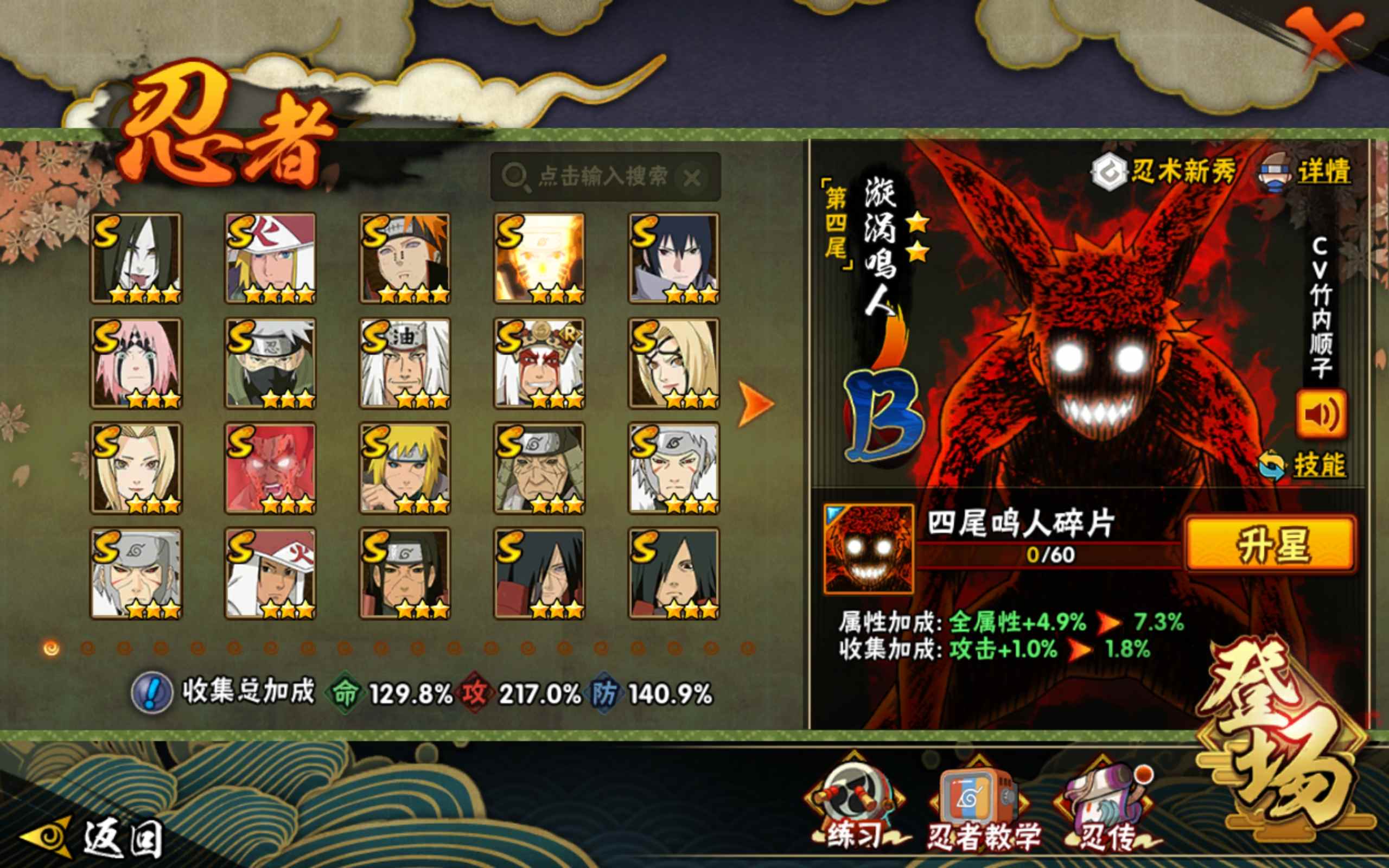1389x868 pixels.
Task: Clear the search box with its X
Action: [692, 177]
